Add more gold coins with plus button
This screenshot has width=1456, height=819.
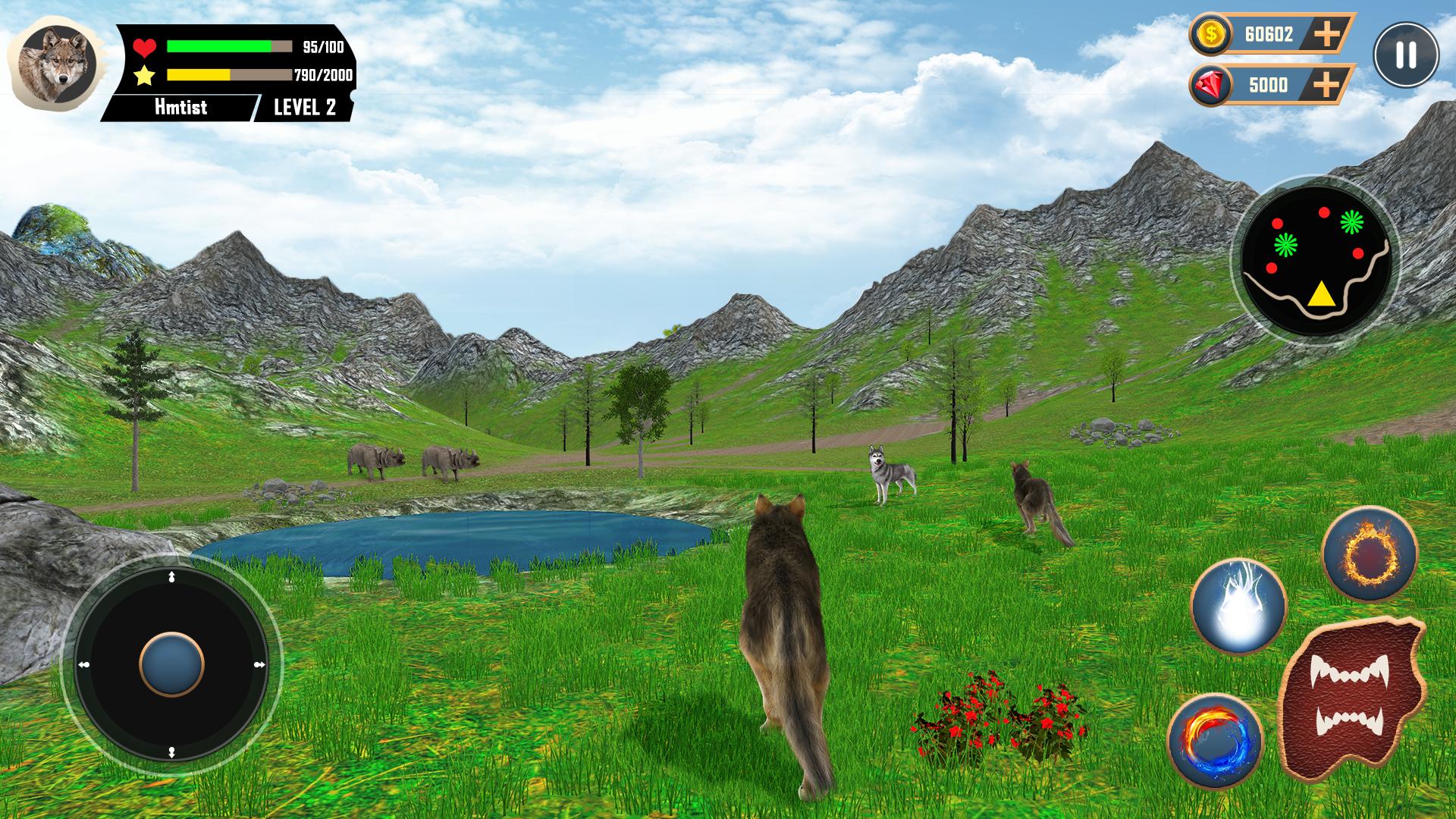click(1326, 34)
